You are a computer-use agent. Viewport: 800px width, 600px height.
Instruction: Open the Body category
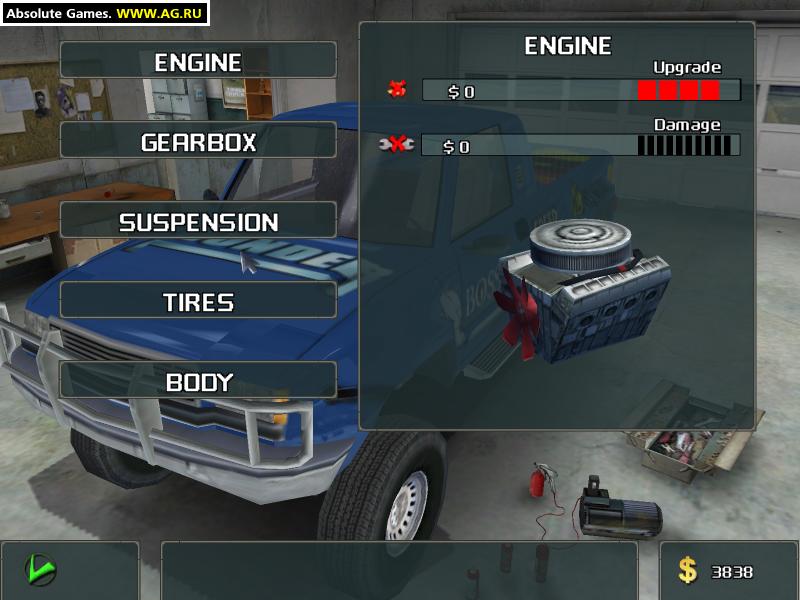198,381
